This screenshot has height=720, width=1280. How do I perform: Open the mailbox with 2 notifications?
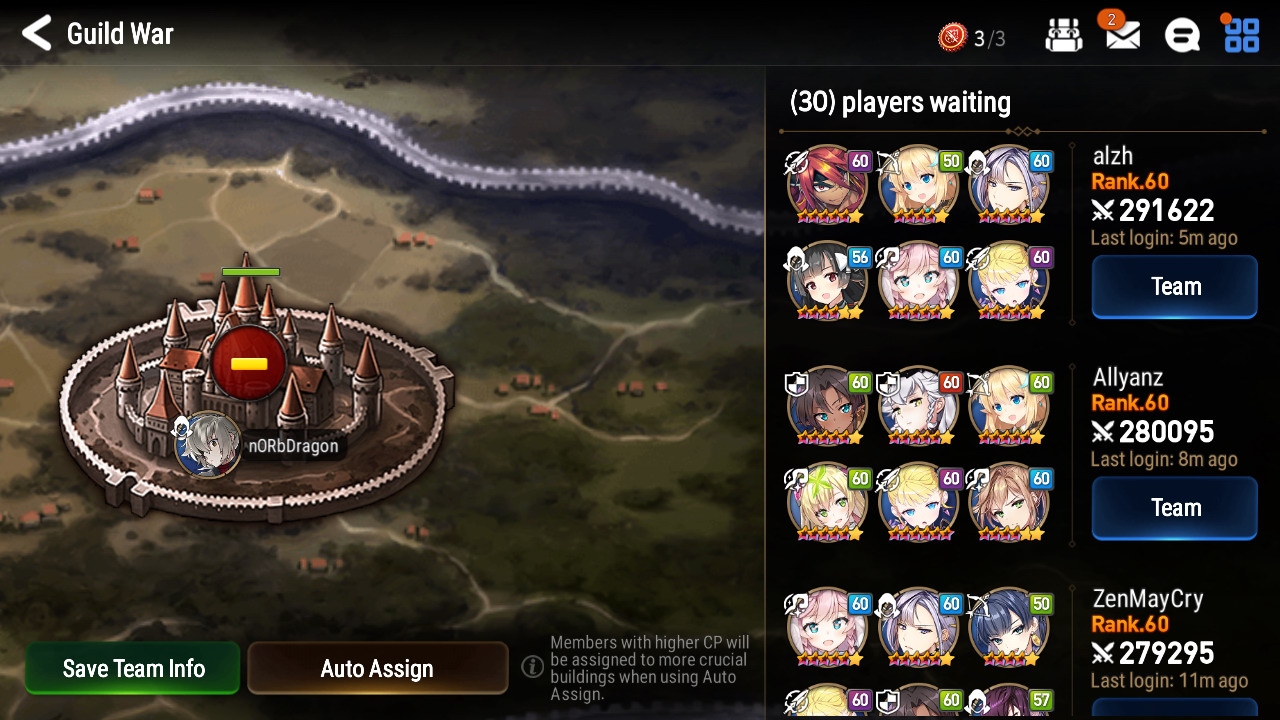[1123, 36]
